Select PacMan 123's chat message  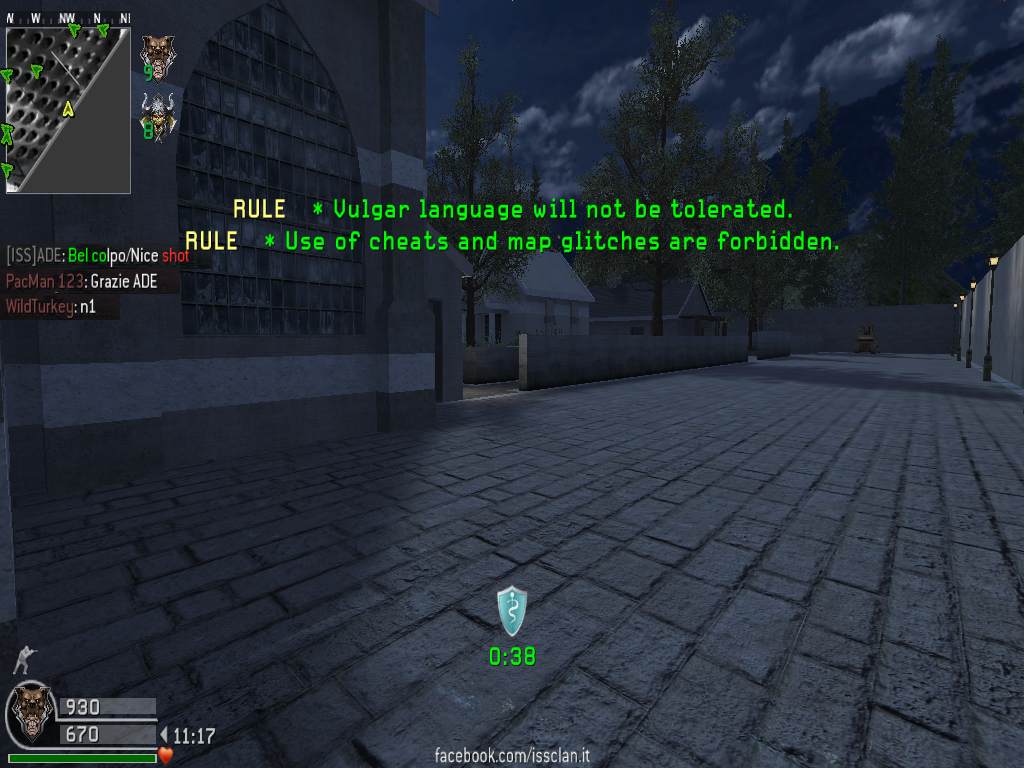(x=81, y=281)
